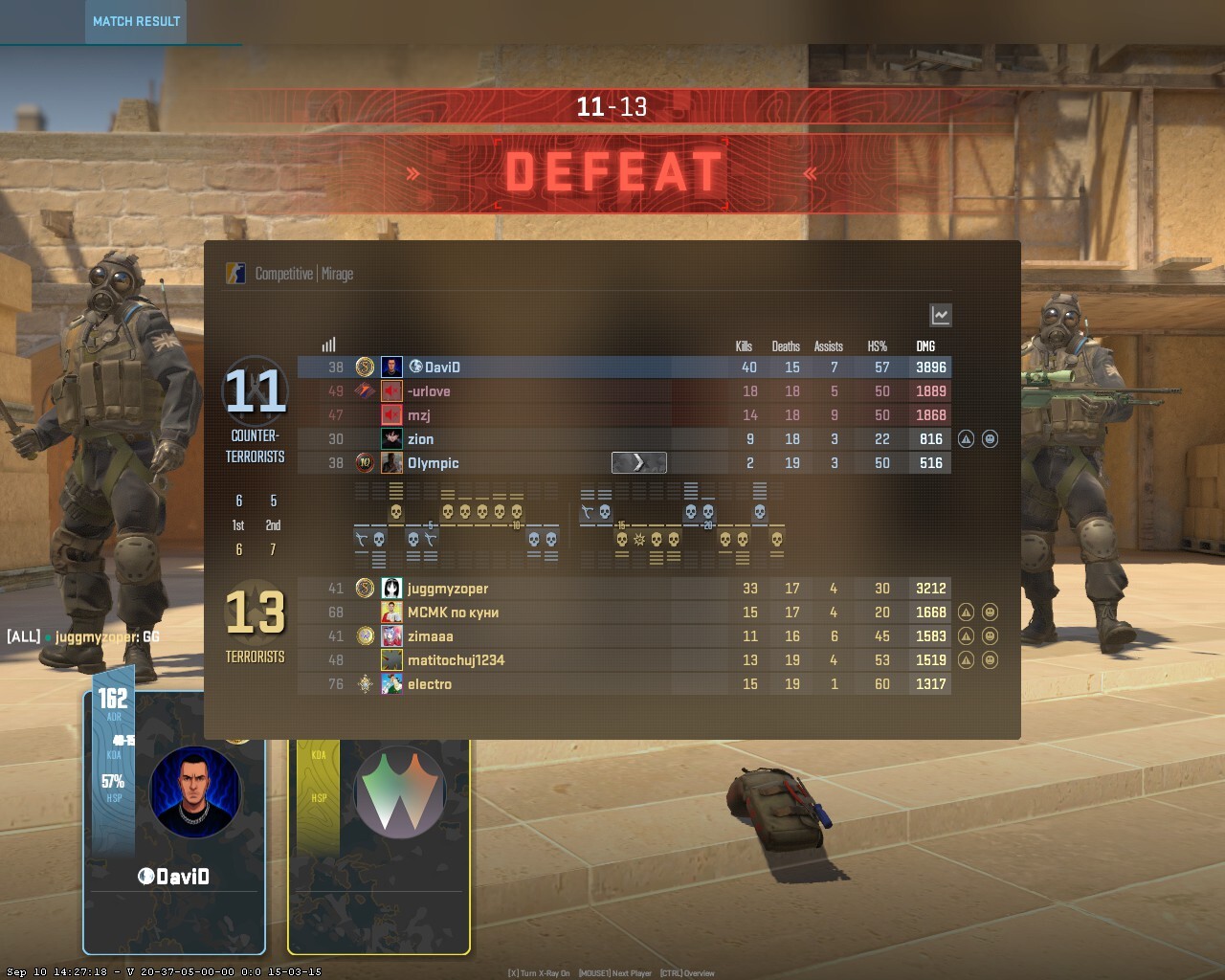Commend zimaaa using the smiley icon
Viewport: 1225px width, 980px height.
coord(990,636)
